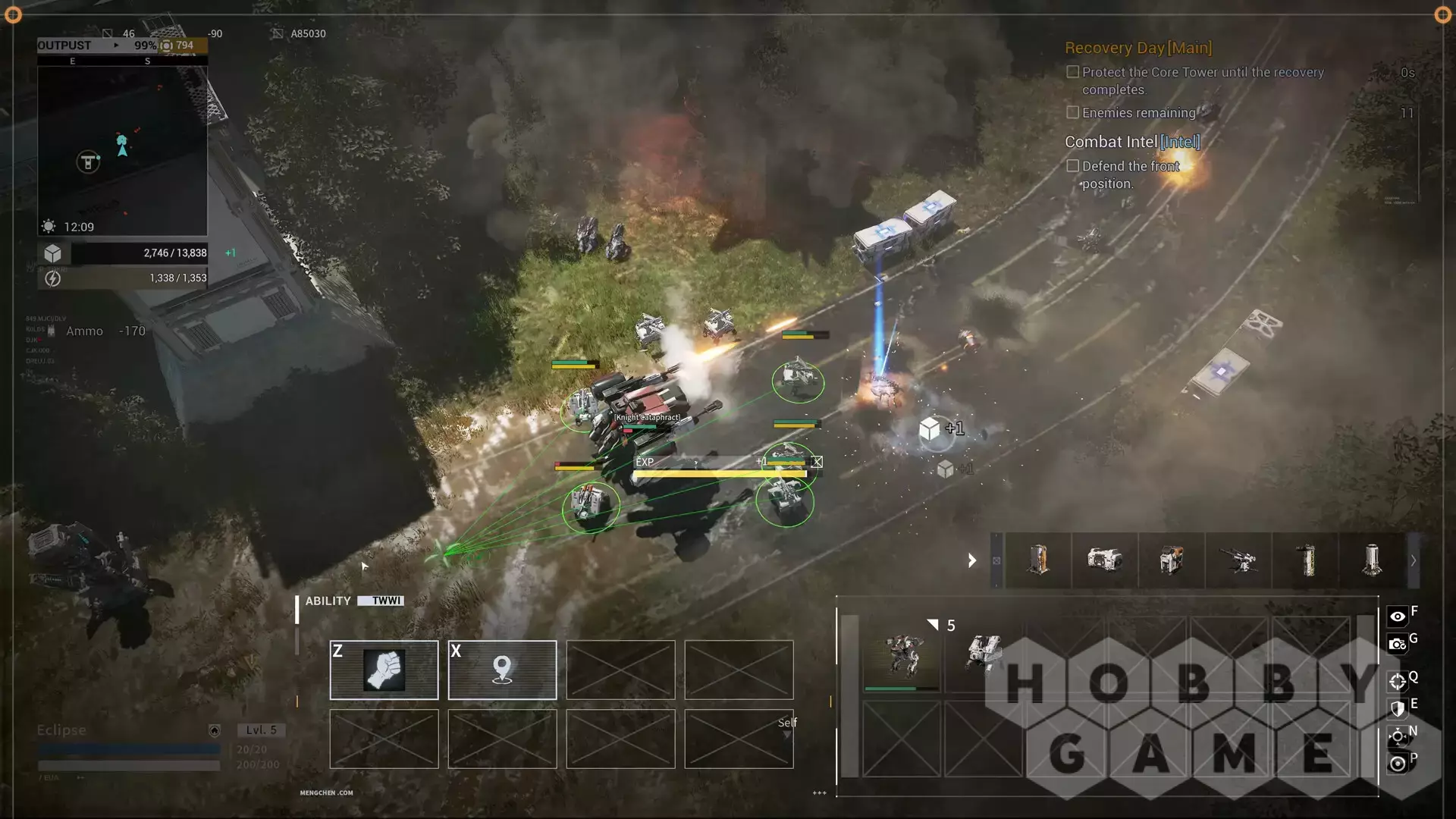Select the mech unit portrait in squad panel
Image resolution: width=1456 pixels, height=819 pixels.
[901, 654]
